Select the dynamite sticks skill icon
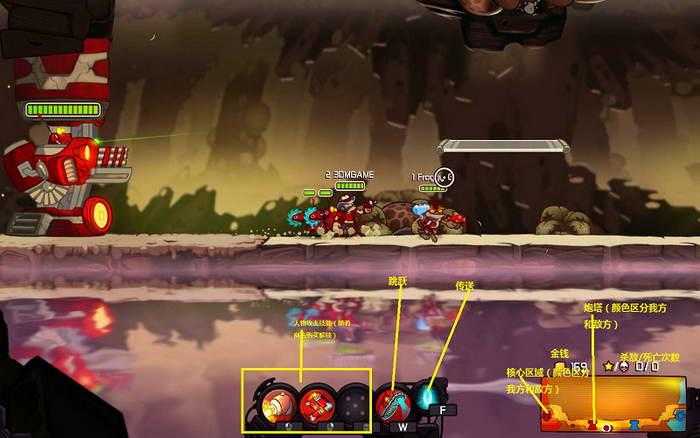The image size is (700, 438). (x=316, y=403)
